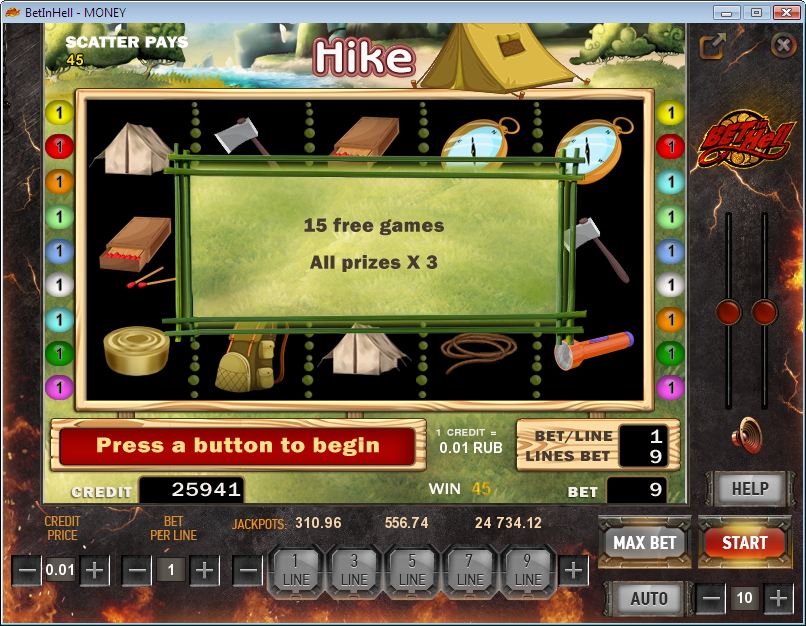Minimize the BetInHell window

pyautogui.click(x=728, y=12)
